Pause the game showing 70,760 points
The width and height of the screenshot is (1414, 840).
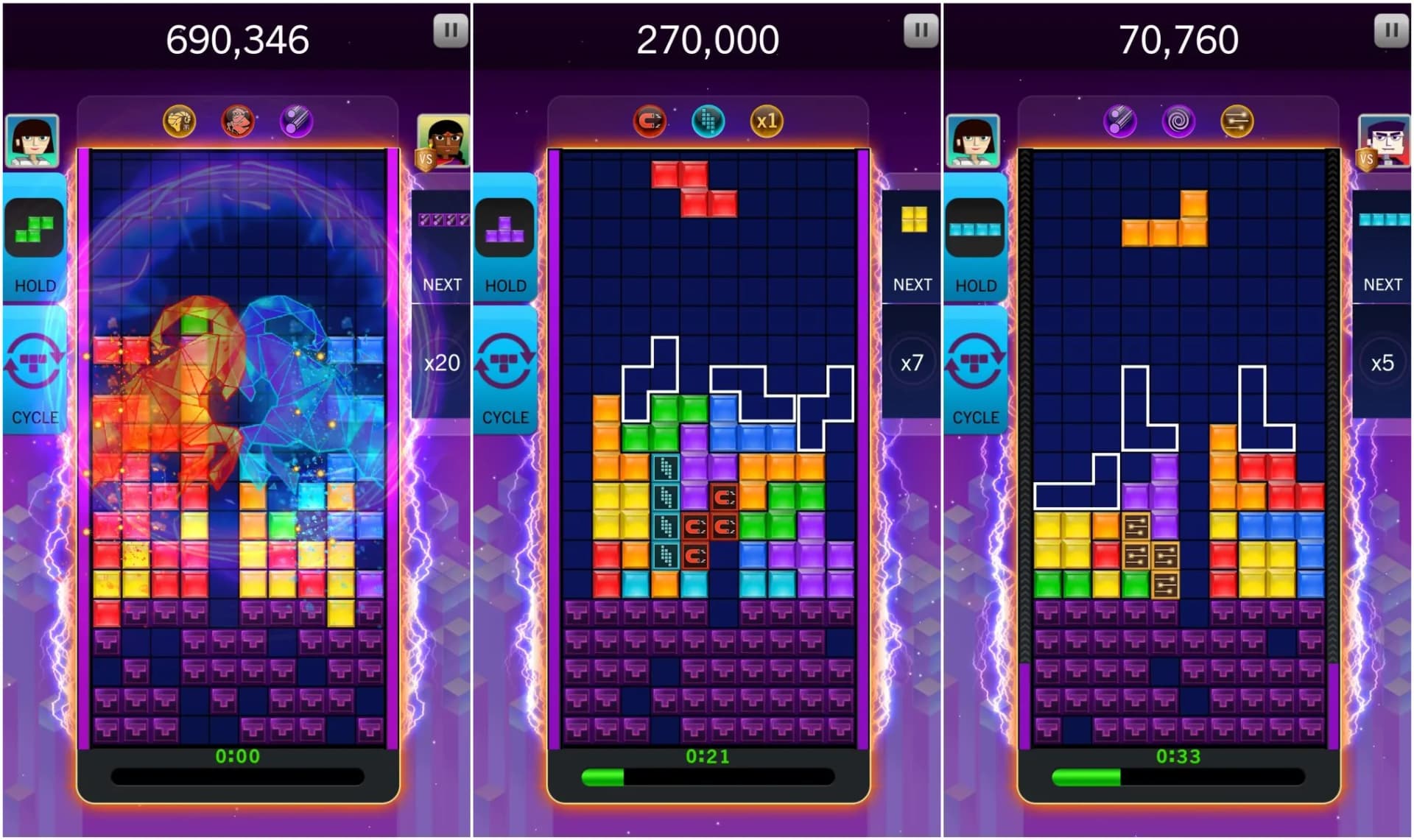point(1391,31)
